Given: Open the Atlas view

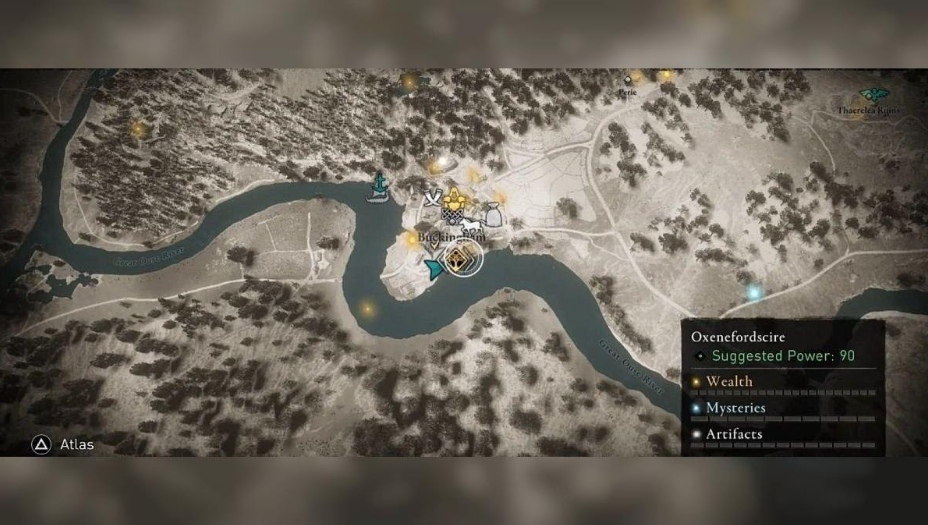Looking at the screenshot, I should pos(66,444).
